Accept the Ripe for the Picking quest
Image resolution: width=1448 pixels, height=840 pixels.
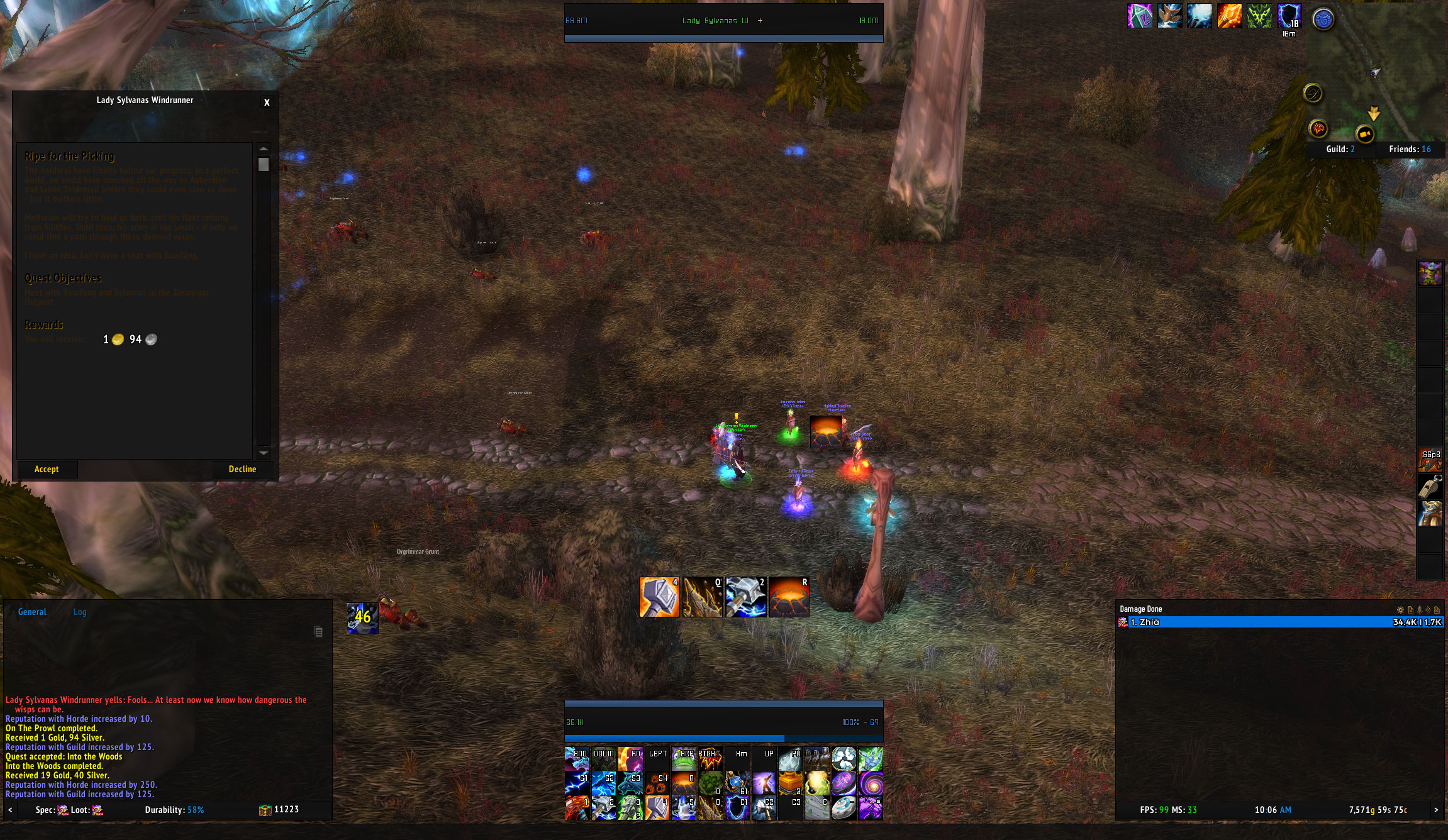[46, 469]
